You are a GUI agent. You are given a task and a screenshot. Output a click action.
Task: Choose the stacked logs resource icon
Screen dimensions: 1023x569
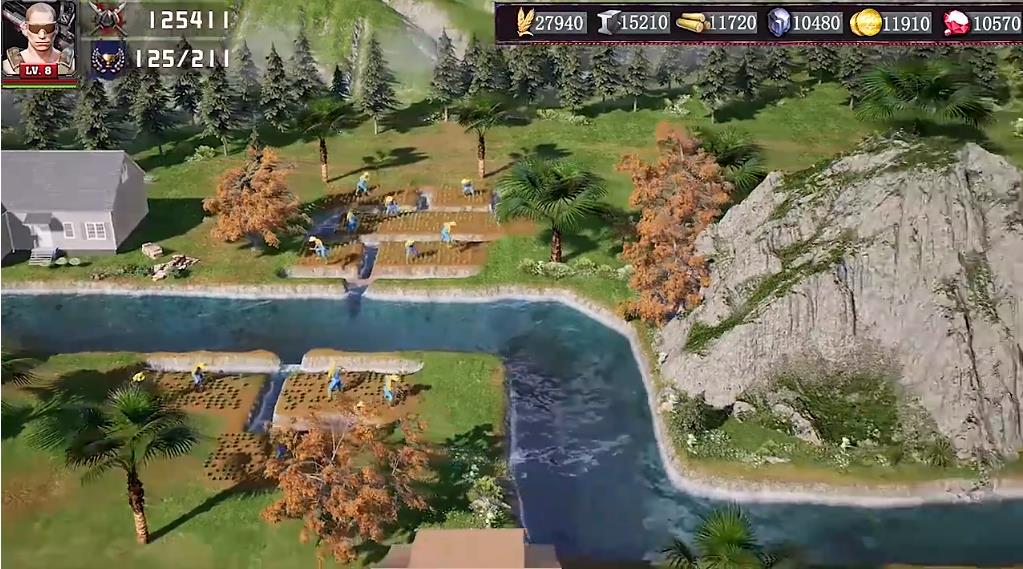coord(692,22)
